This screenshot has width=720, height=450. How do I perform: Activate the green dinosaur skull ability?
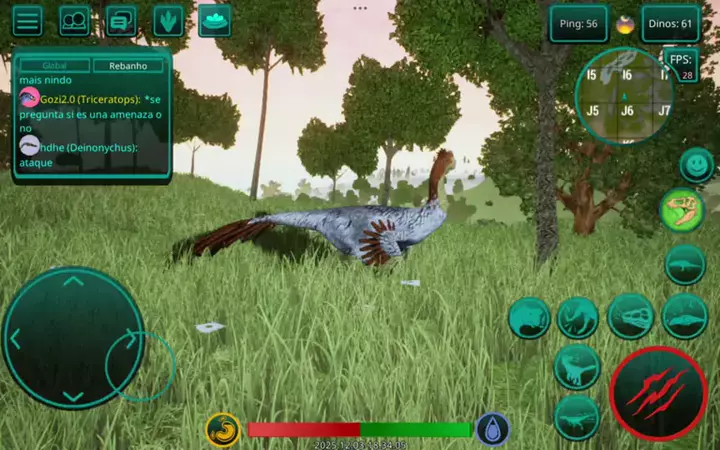pyautogui.click(x=683, y=211)
